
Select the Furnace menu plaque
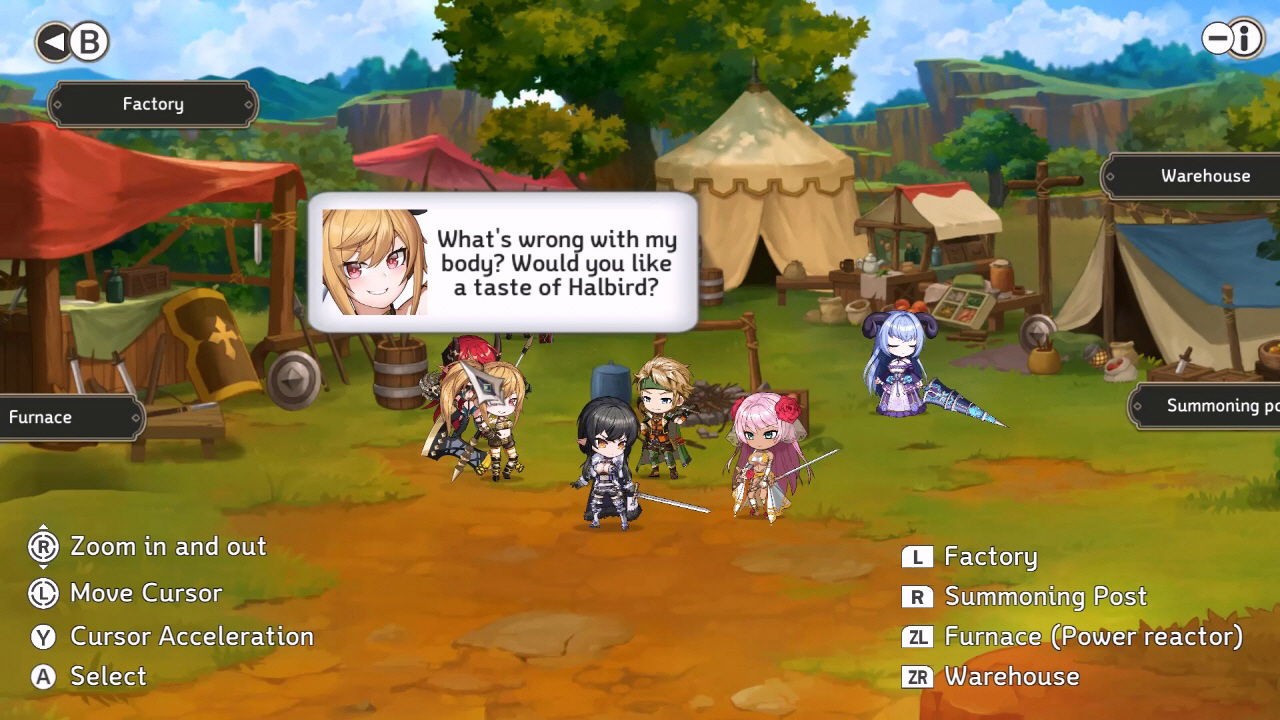tap(60, 417)
